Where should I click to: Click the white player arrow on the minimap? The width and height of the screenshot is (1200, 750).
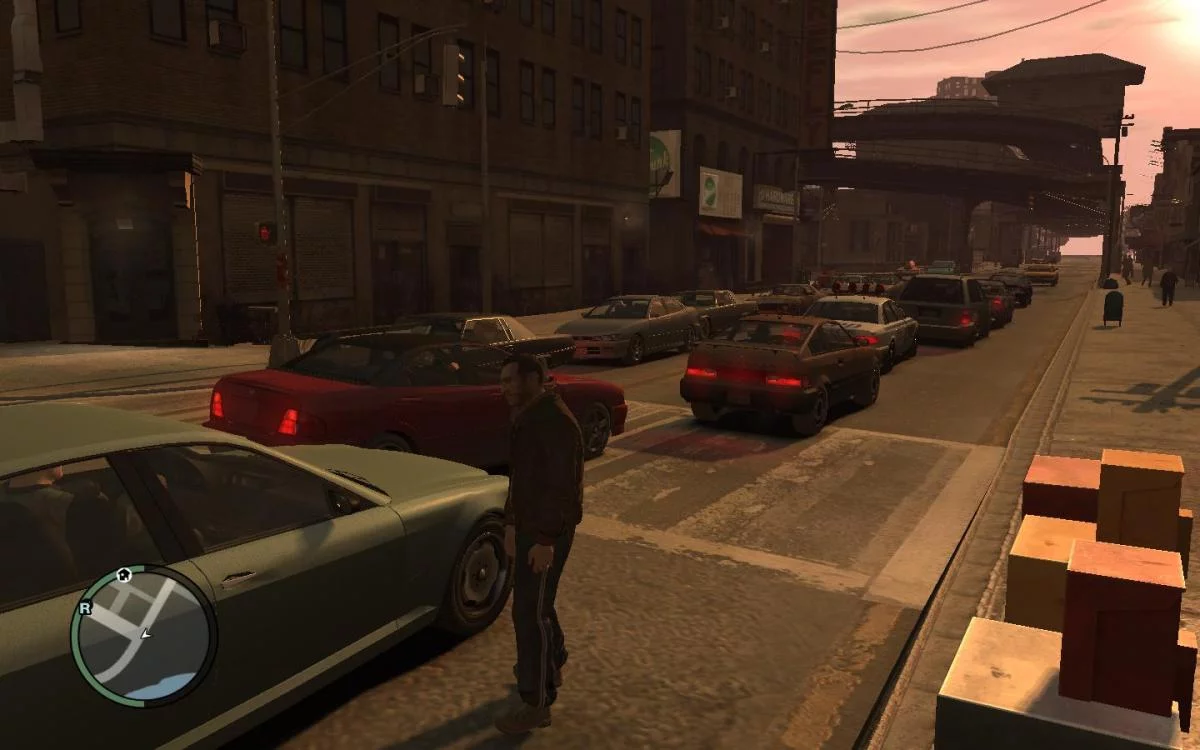point(146,634)
